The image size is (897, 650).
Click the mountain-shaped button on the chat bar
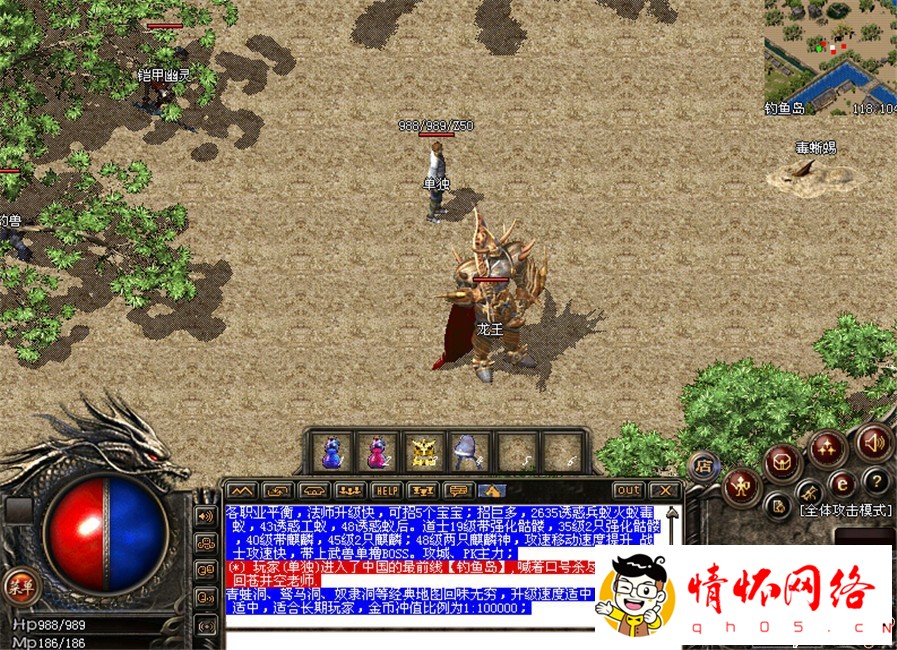pos(239,490)
